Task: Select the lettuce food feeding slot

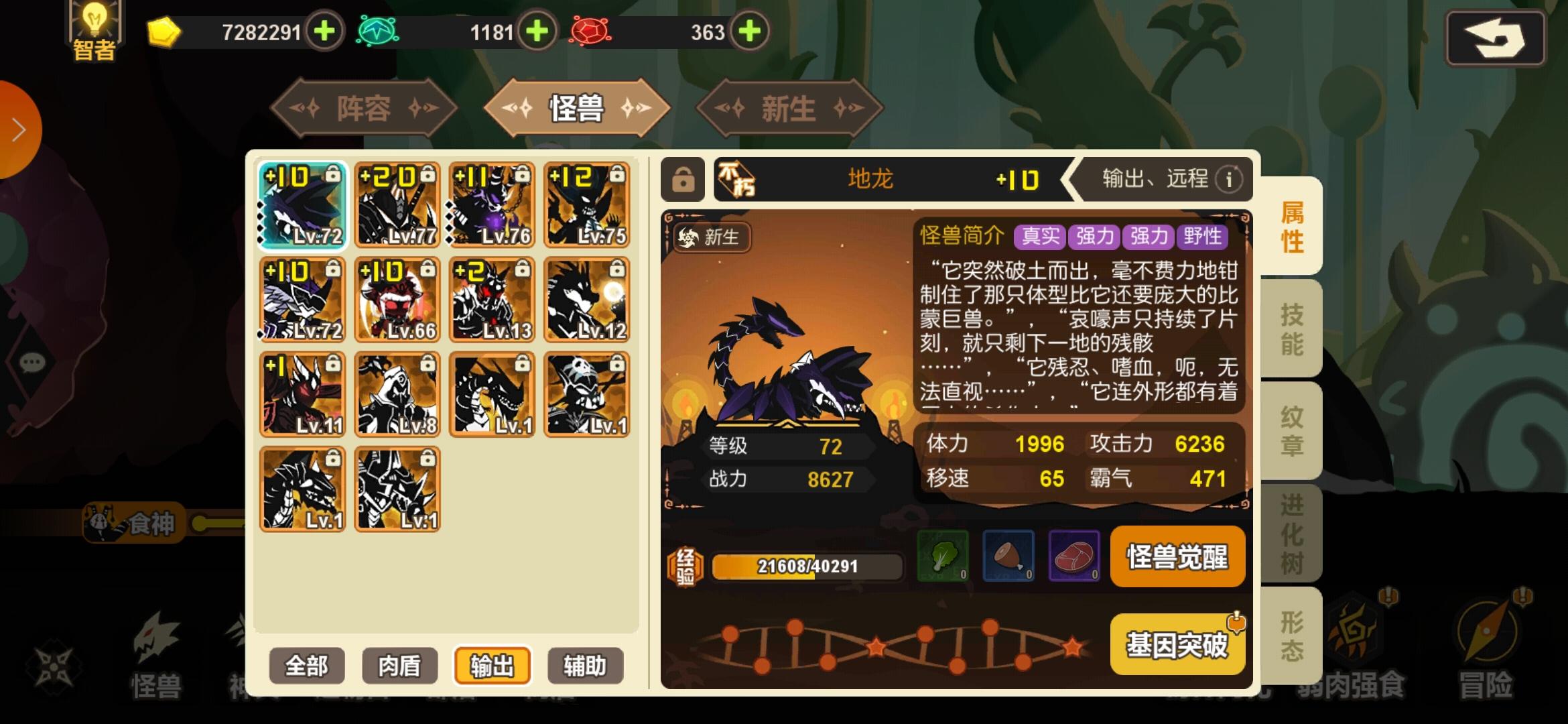Action: (943, 557)
